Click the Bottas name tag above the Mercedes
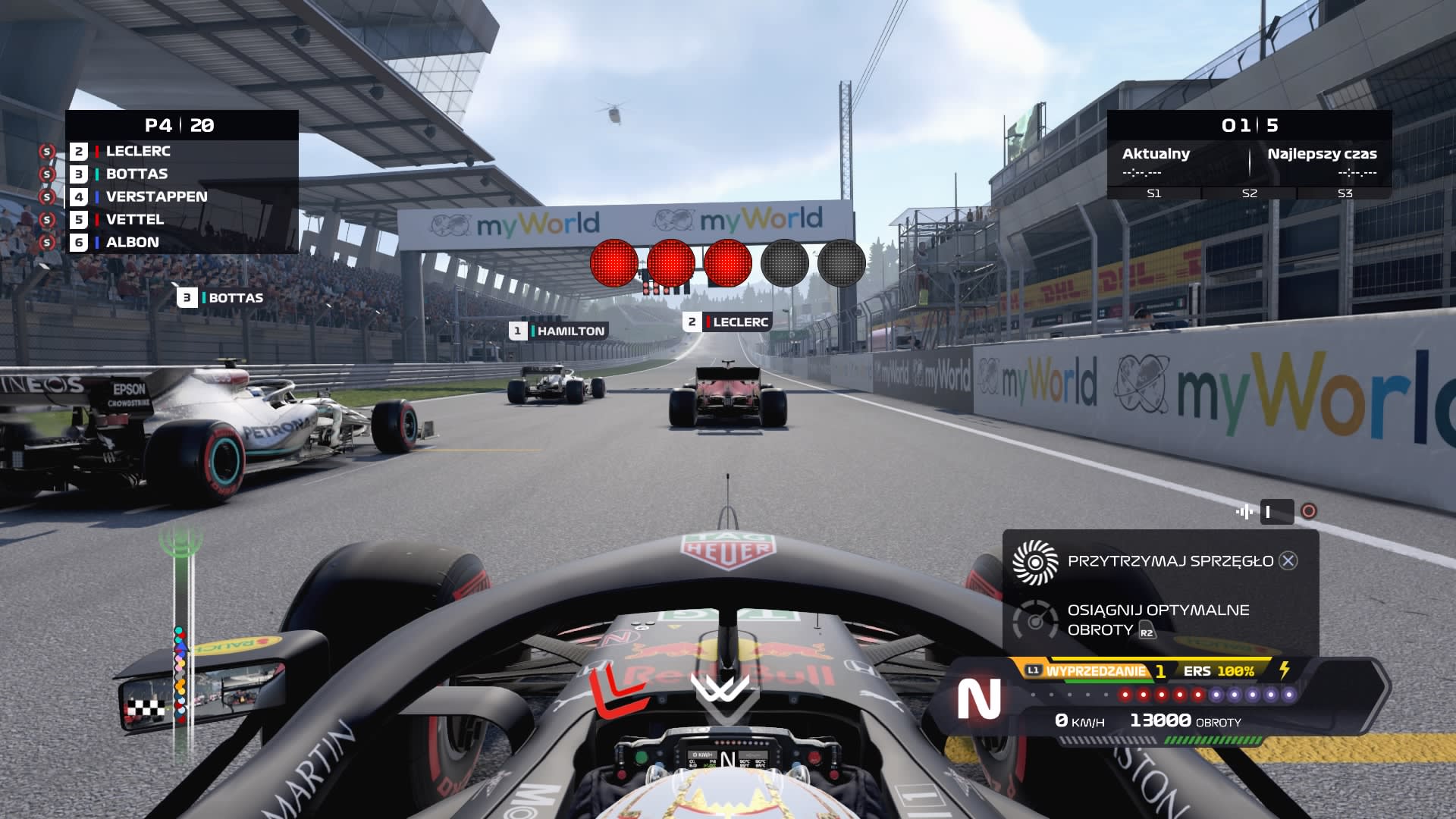Image resolution: width=1456 pixels, height=819 pixels. (x=221, y=298)
